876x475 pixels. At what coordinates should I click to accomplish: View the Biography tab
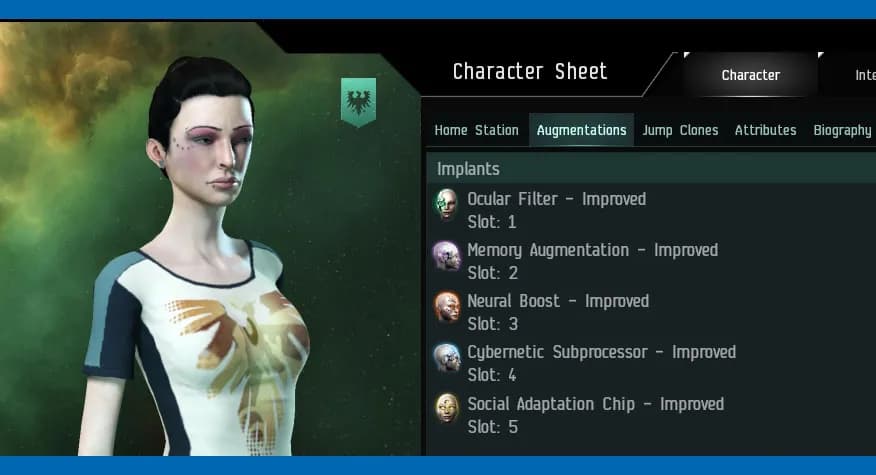pos(842,130)
